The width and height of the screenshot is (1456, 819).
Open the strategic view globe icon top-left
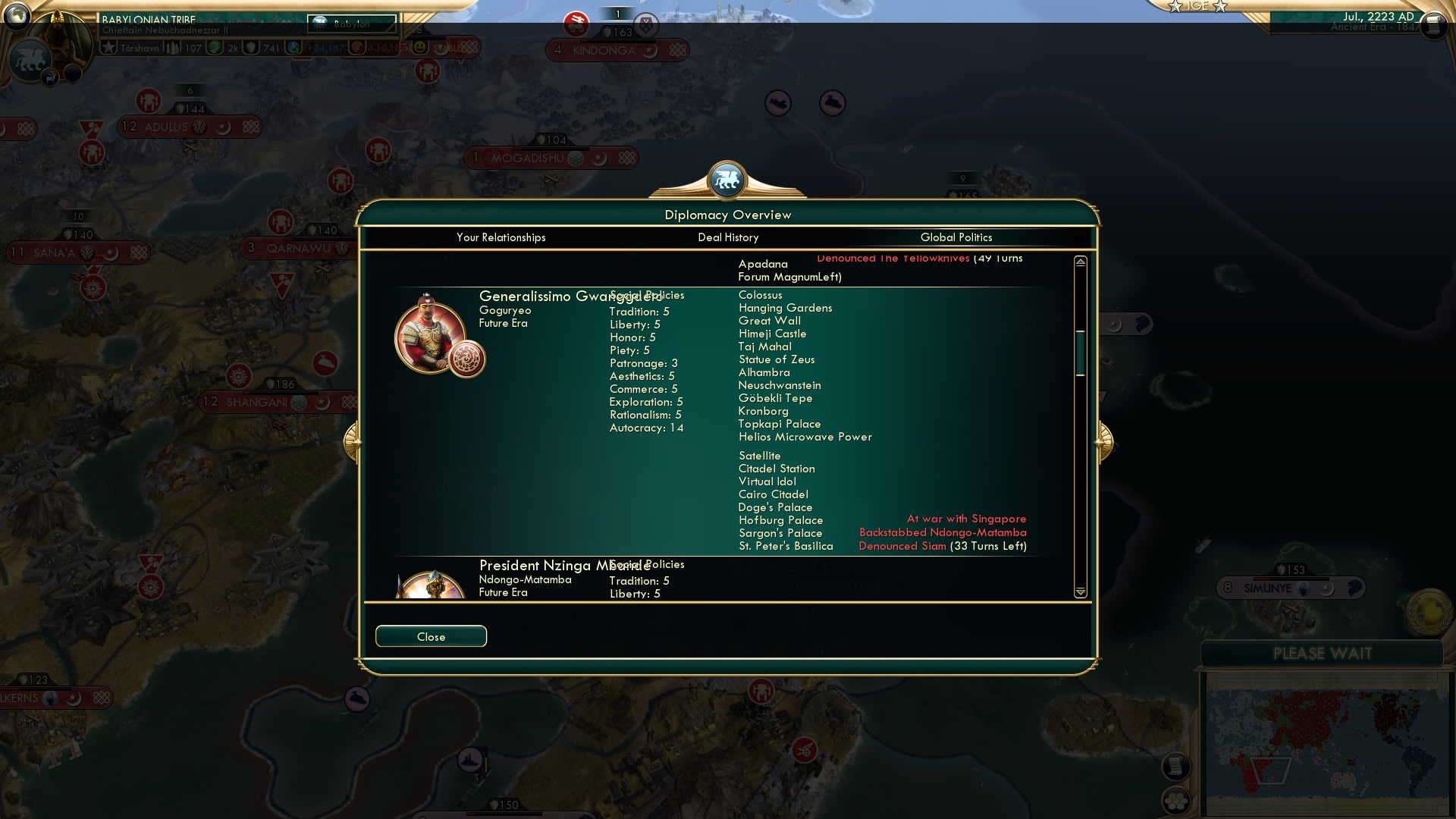coord(15,15)
